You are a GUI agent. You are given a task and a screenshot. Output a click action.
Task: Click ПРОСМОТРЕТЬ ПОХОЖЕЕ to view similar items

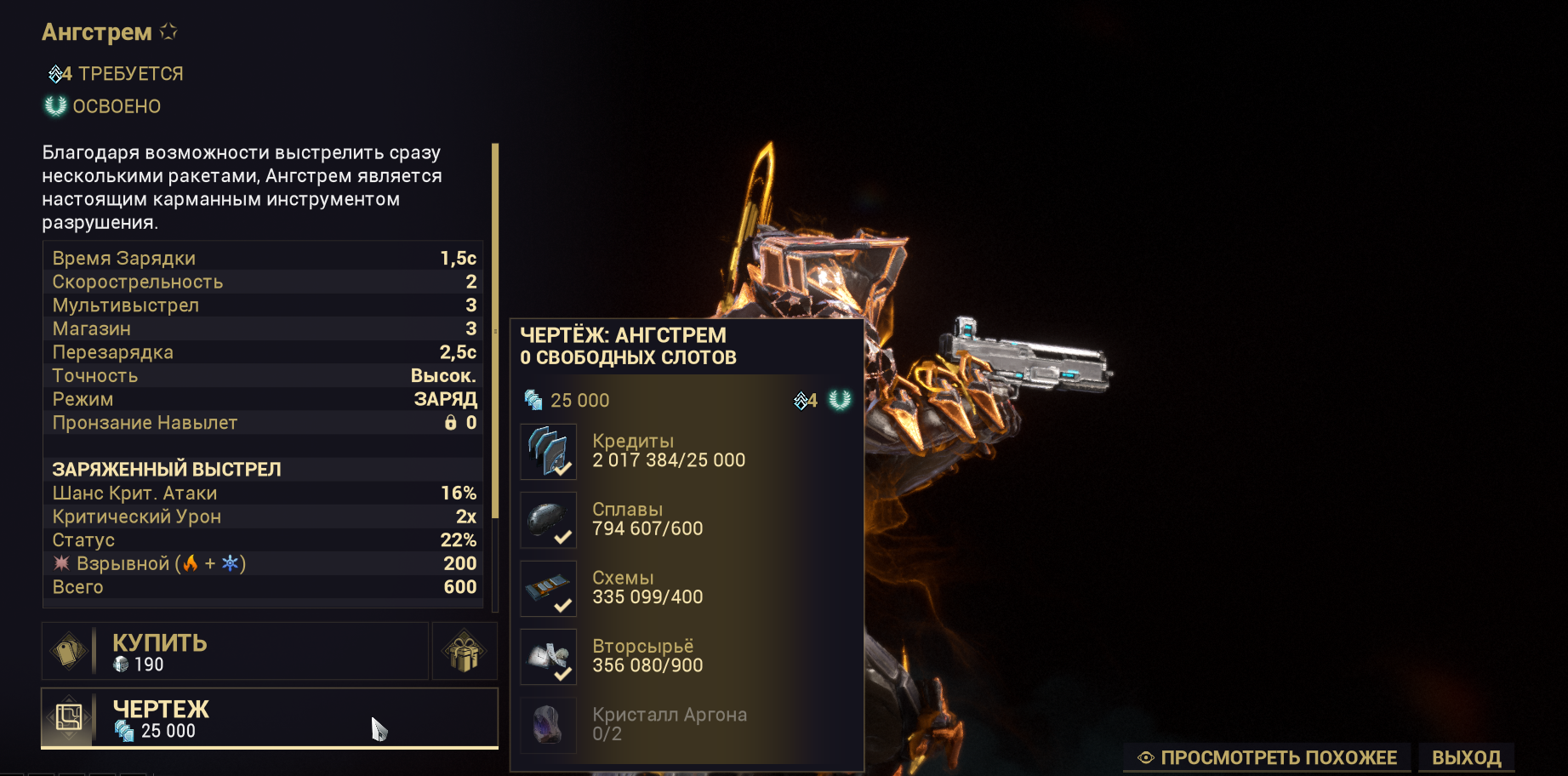1268,757
